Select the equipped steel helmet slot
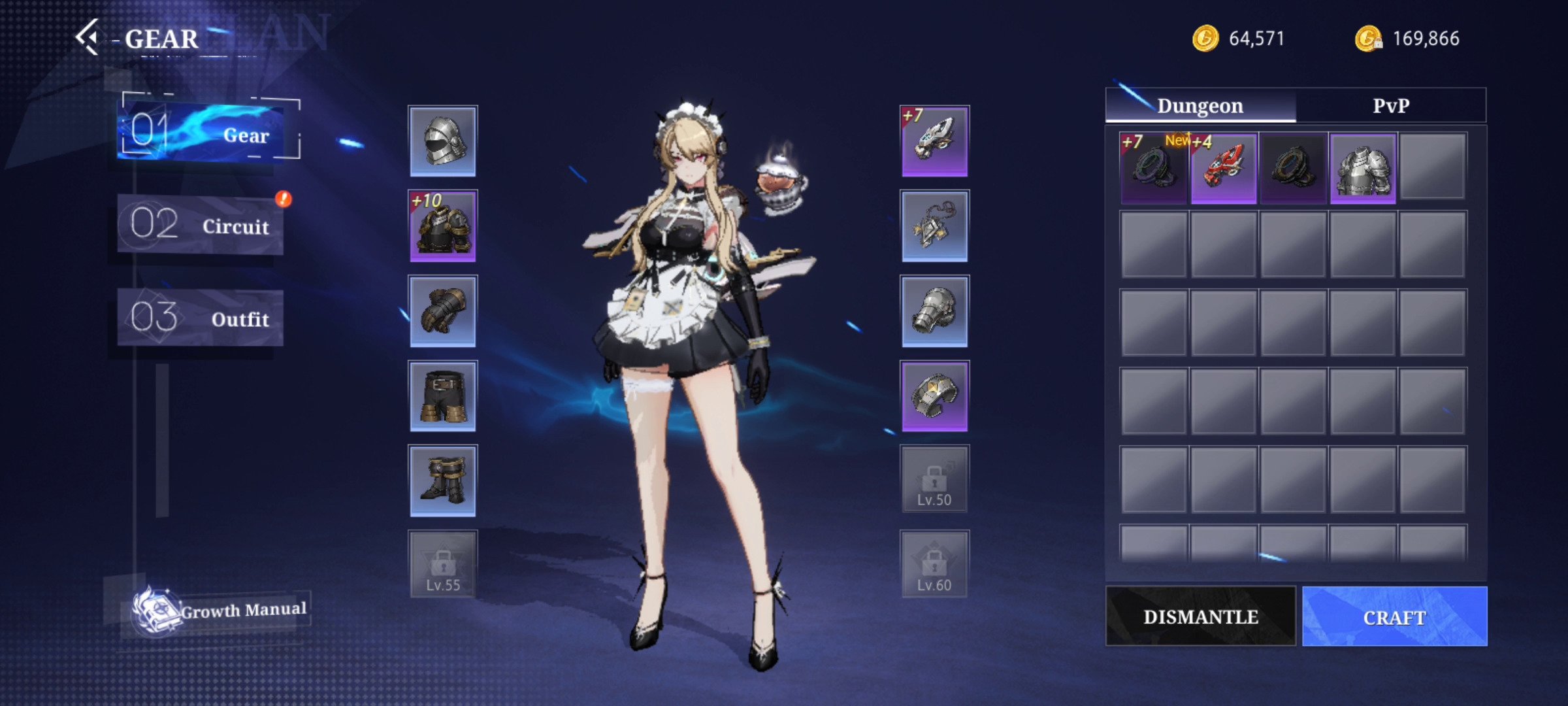 click(x=443, y=141)
